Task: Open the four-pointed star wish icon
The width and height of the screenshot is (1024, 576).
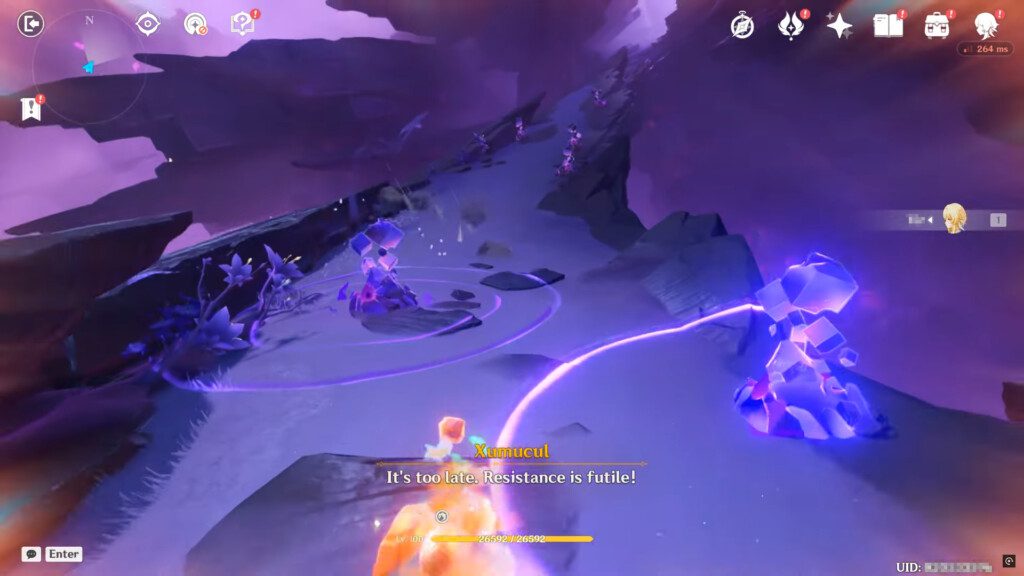Action: 839,26
